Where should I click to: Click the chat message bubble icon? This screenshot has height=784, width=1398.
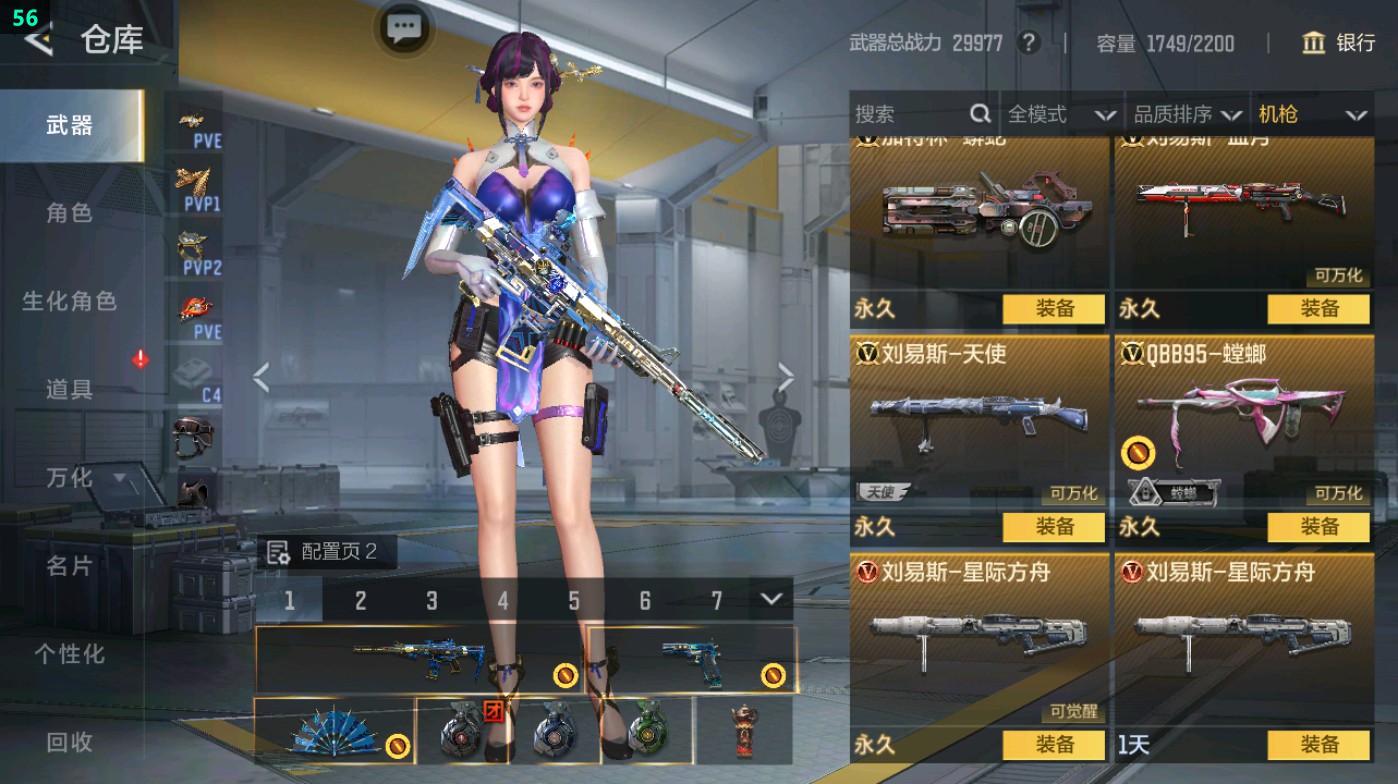point(402,27)
